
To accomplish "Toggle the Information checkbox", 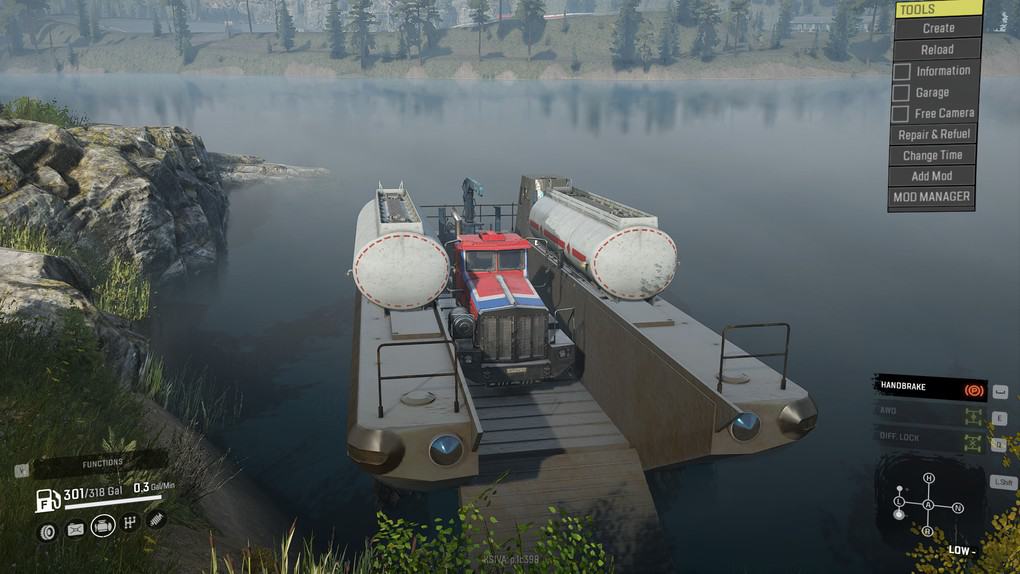I will pos(902,71).
